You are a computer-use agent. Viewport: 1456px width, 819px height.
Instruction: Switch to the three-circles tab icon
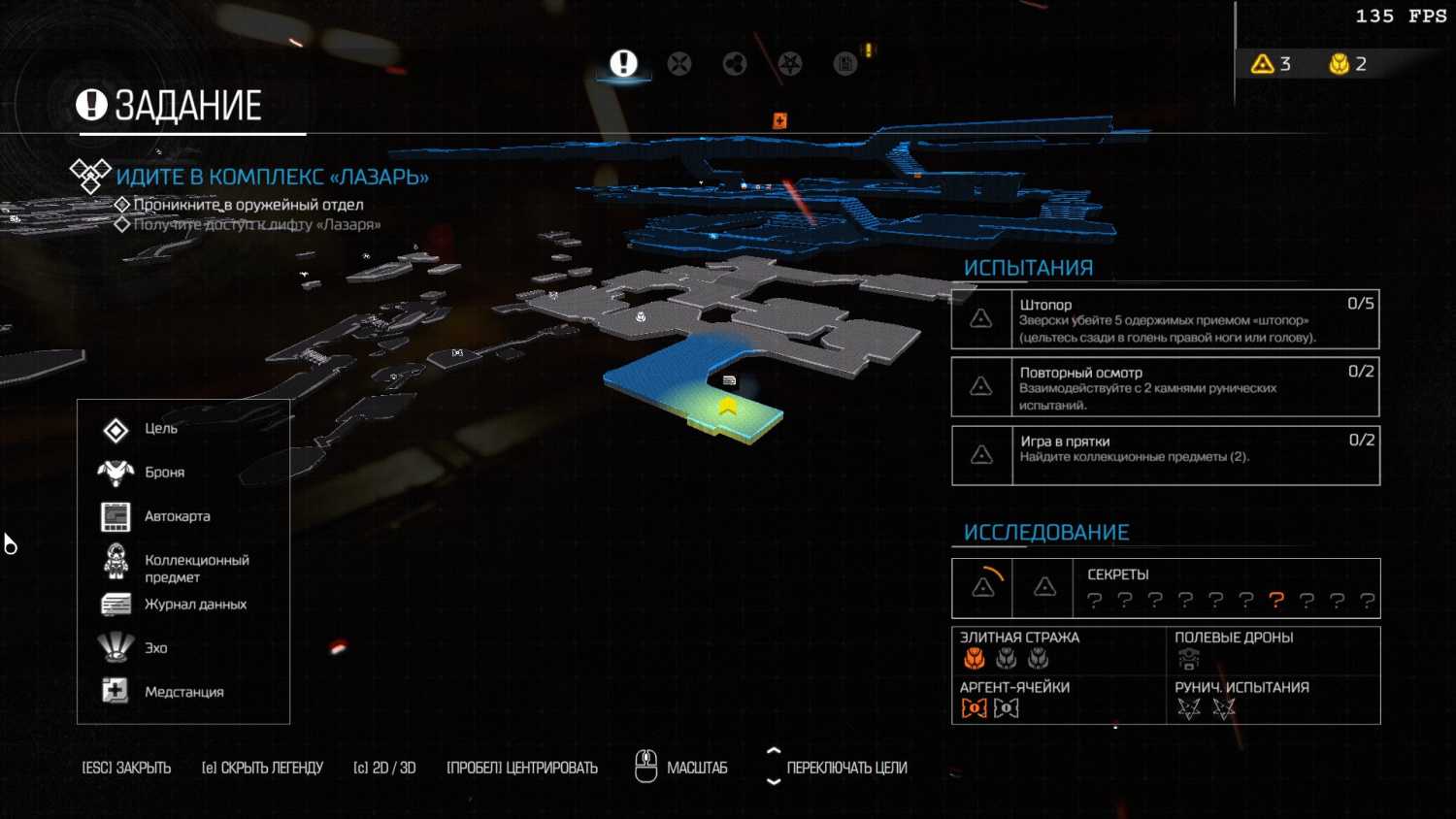point(735,64)
